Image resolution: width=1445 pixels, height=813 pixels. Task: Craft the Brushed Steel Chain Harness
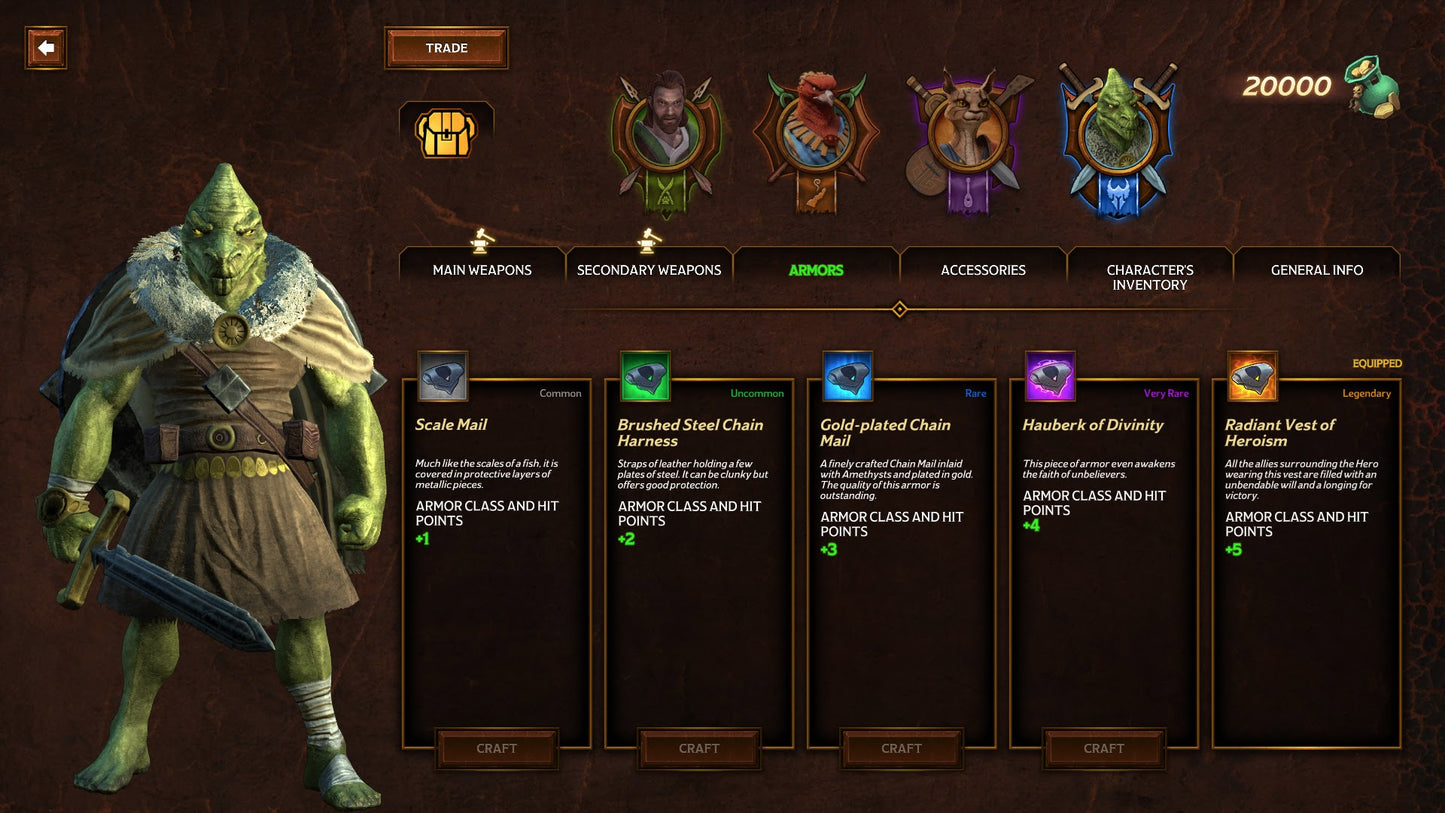click(x=699, y=748)
